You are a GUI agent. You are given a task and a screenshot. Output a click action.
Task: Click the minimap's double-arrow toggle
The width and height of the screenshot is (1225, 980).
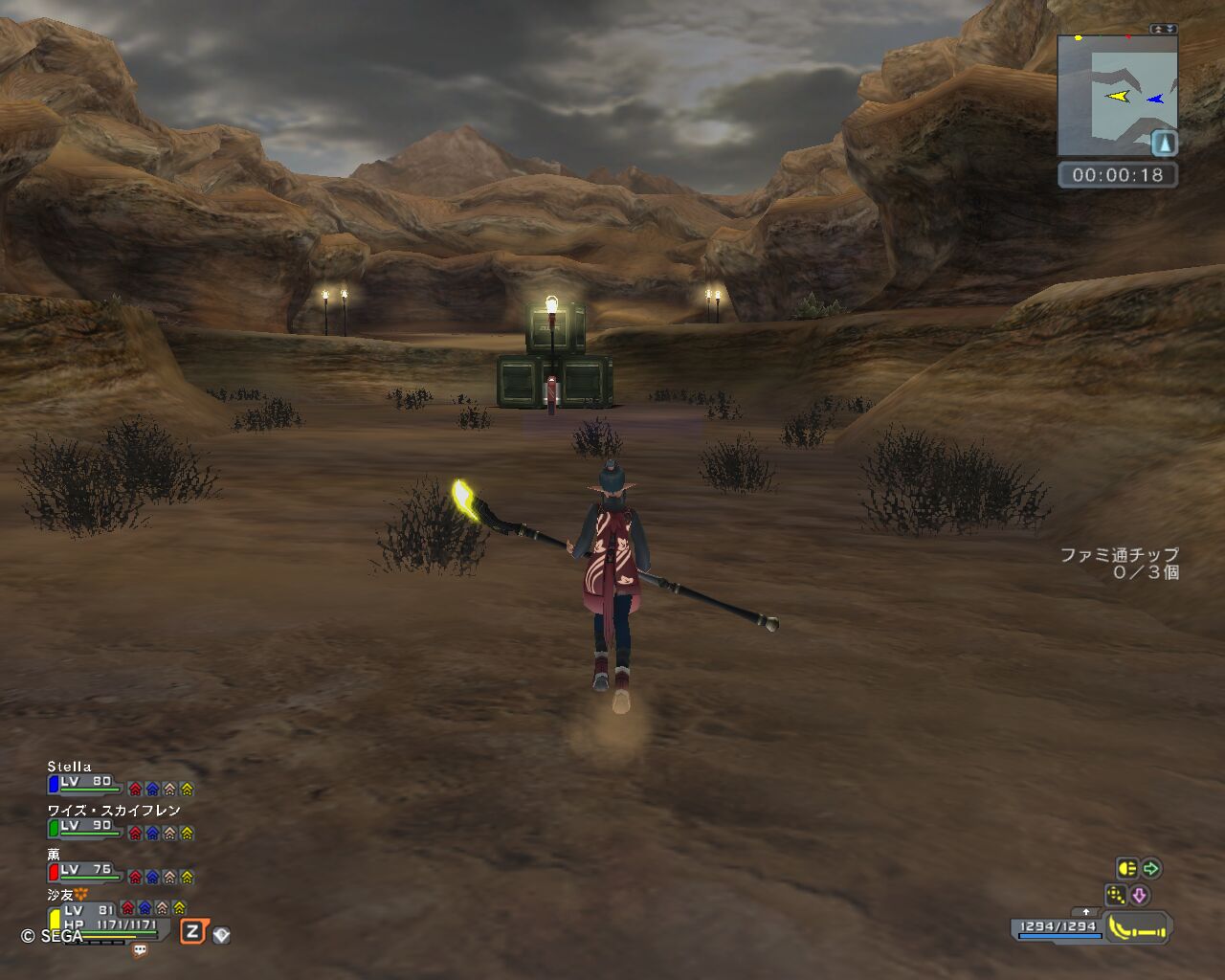1164,30
